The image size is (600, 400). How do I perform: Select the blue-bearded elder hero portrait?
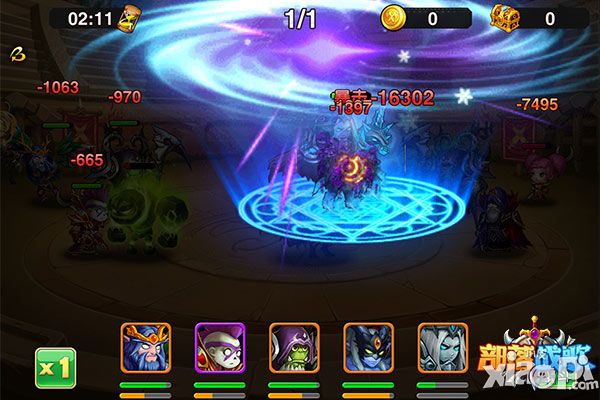[146, 347]
